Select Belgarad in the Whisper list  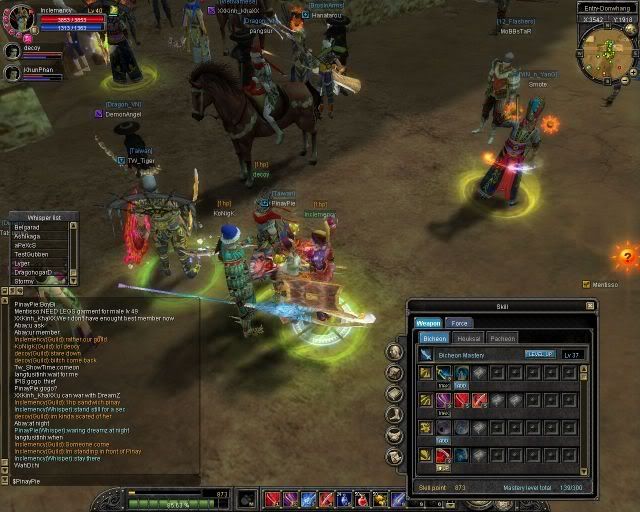(x=28, y=227)
